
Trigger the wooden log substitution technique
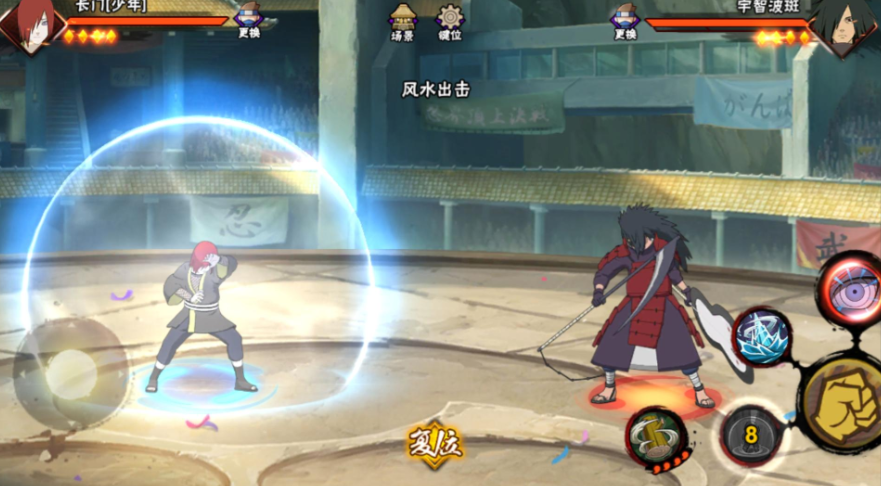click(657, 438)
